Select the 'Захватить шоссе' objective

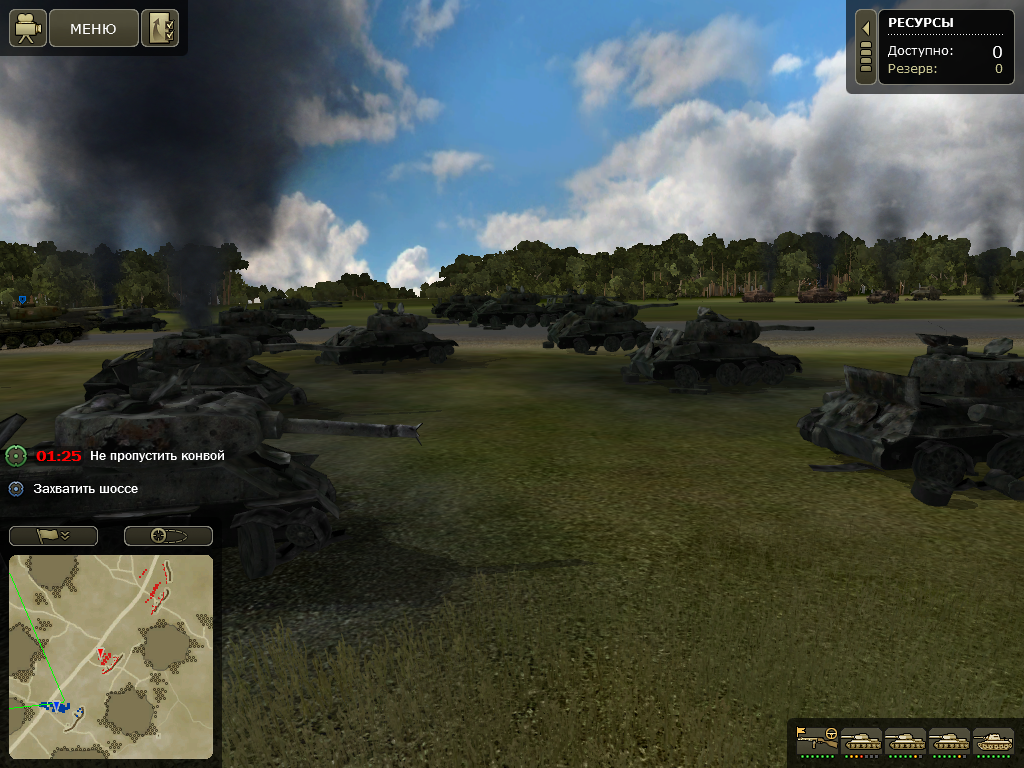click(86, 489)
